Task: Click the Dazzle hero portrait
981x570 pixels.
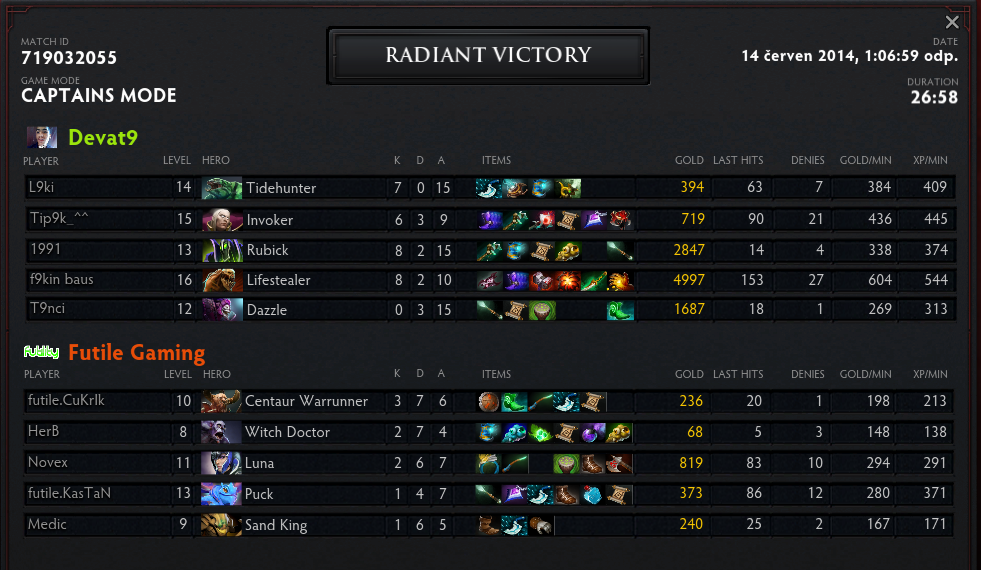Action: [222, 310]
